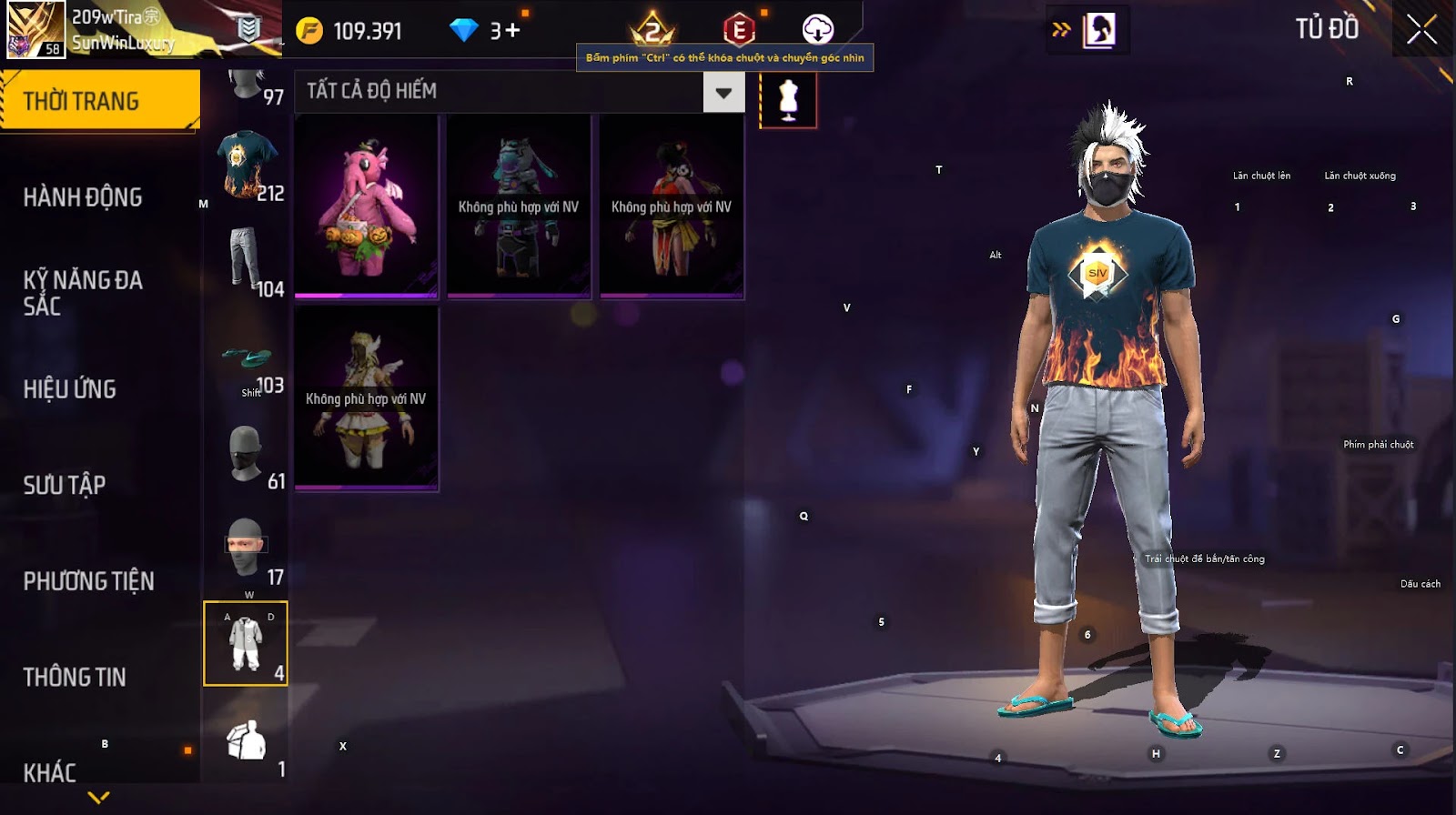Show the THÔNG TIN tab
The image size is (1456, 815).
[75, 677]
